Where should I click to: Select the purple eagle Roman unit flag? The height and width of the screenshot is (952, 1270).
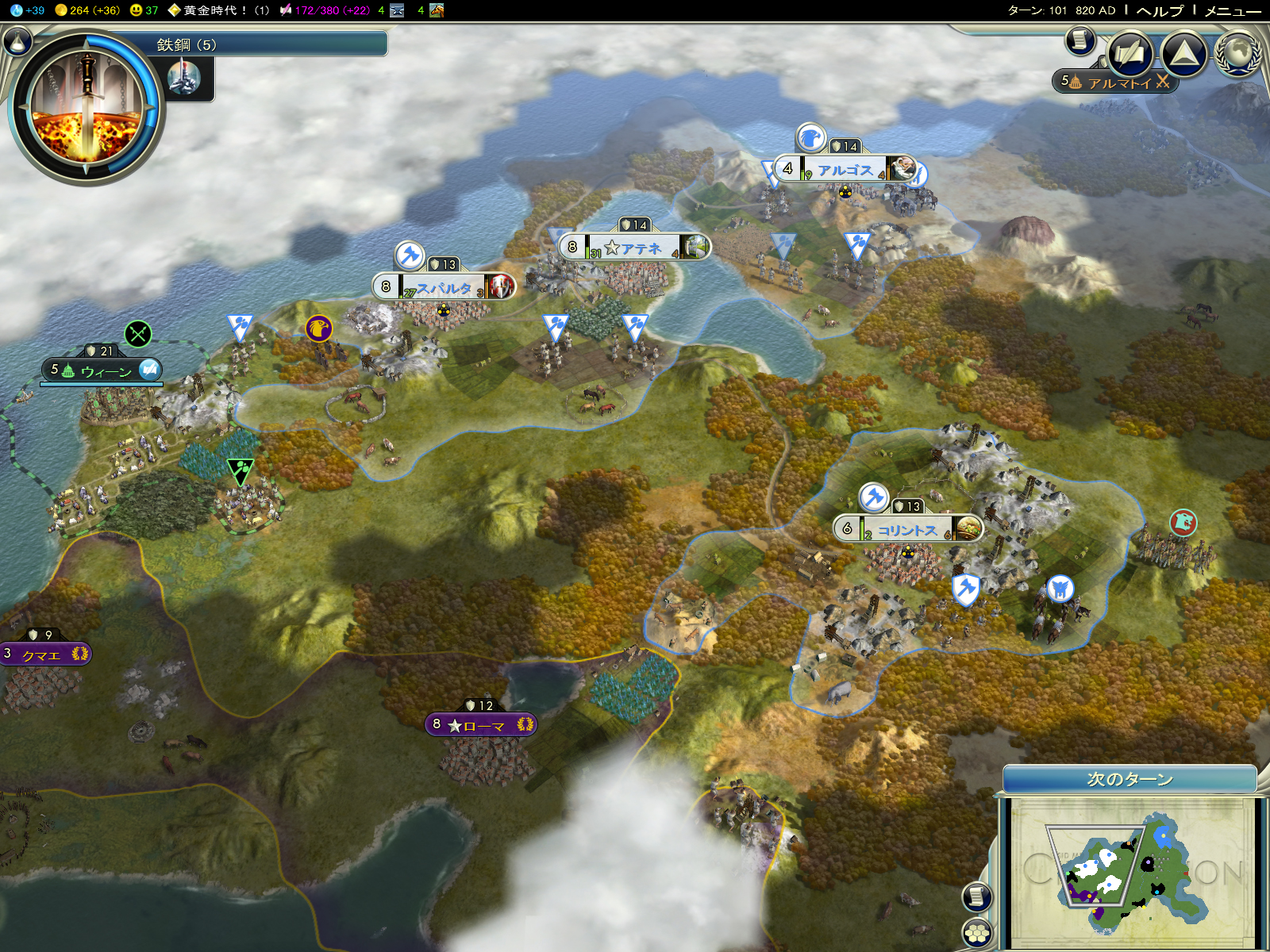click(x=319, y=328)
